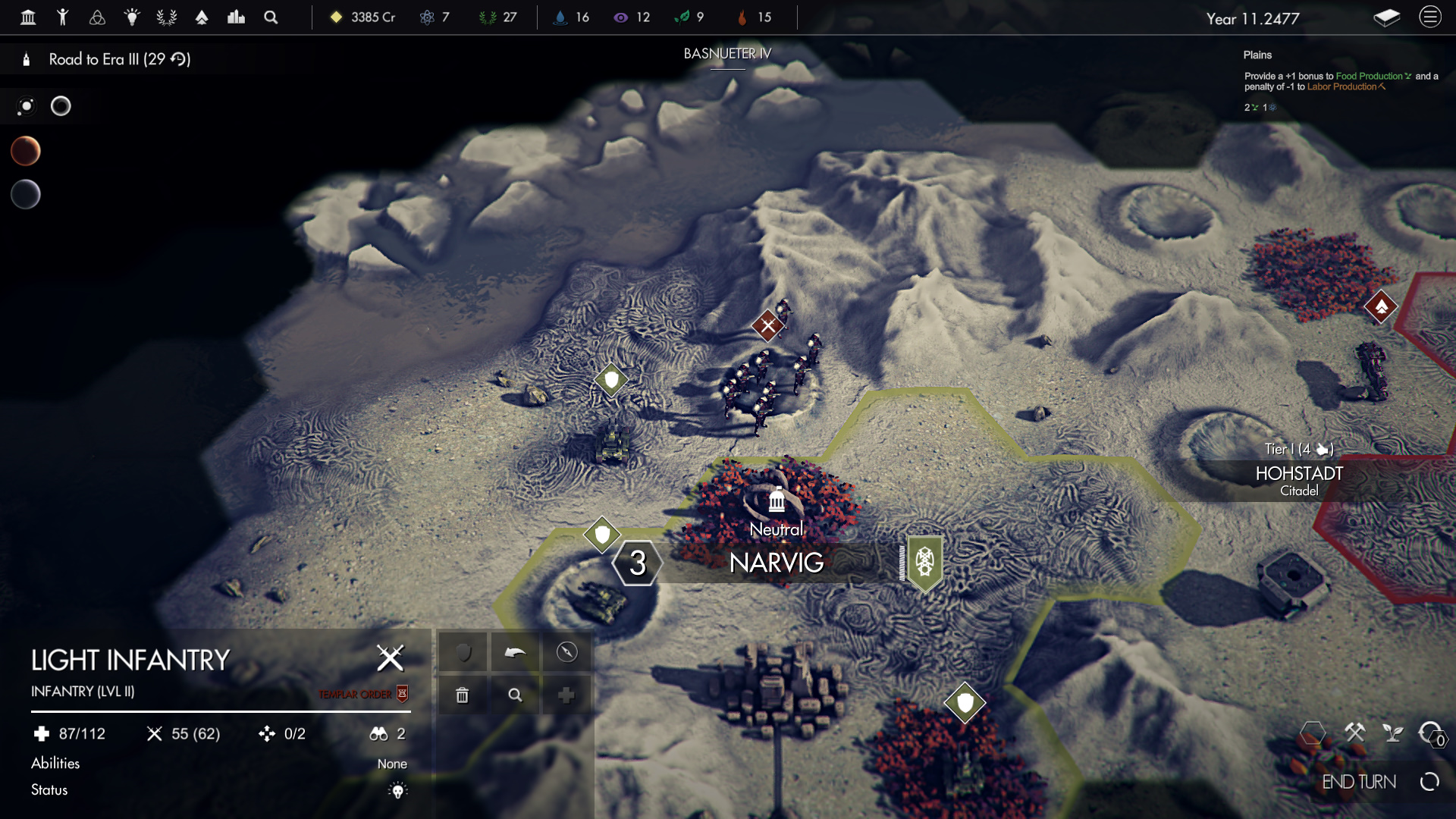Activate the compass explore action

566,651
